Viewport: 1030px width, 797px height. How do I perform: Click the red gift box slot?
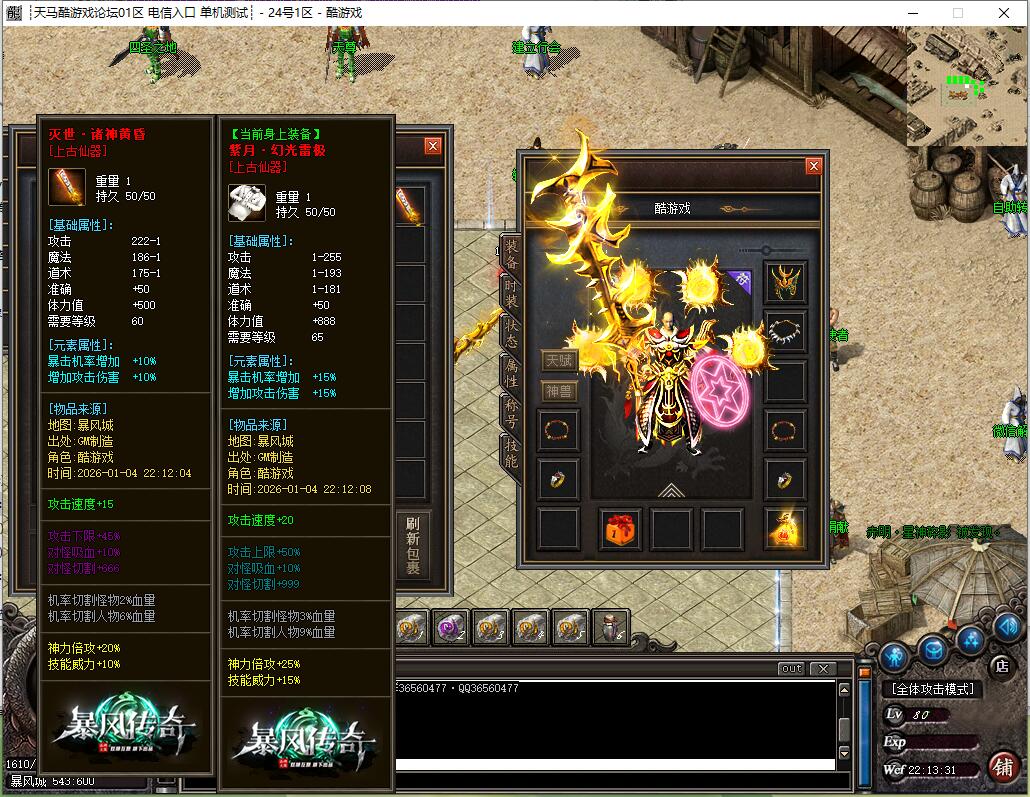click(x=619, y=530)
